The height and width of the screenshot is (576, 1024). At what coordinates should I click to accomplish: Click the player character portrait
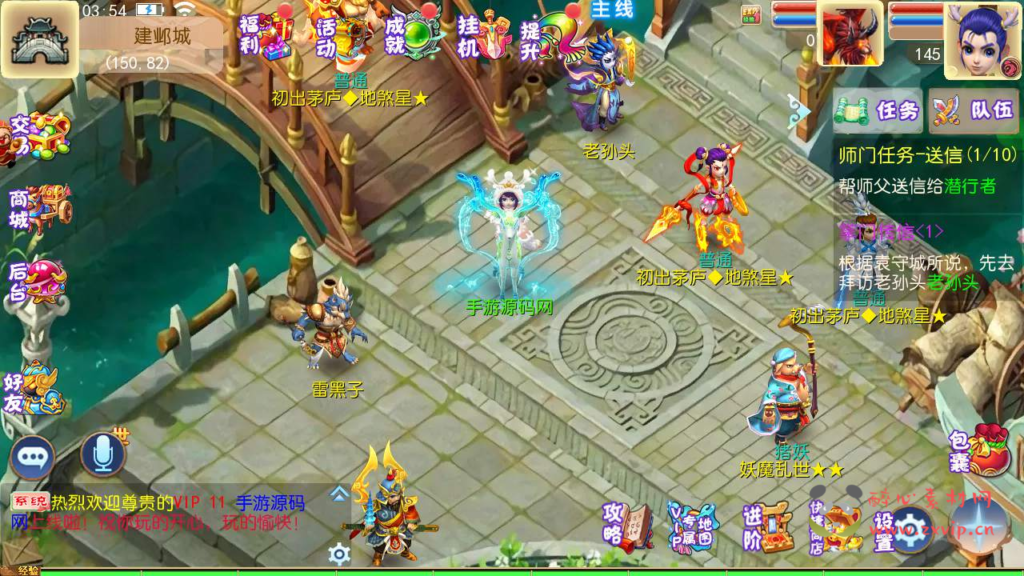(983, 41)
